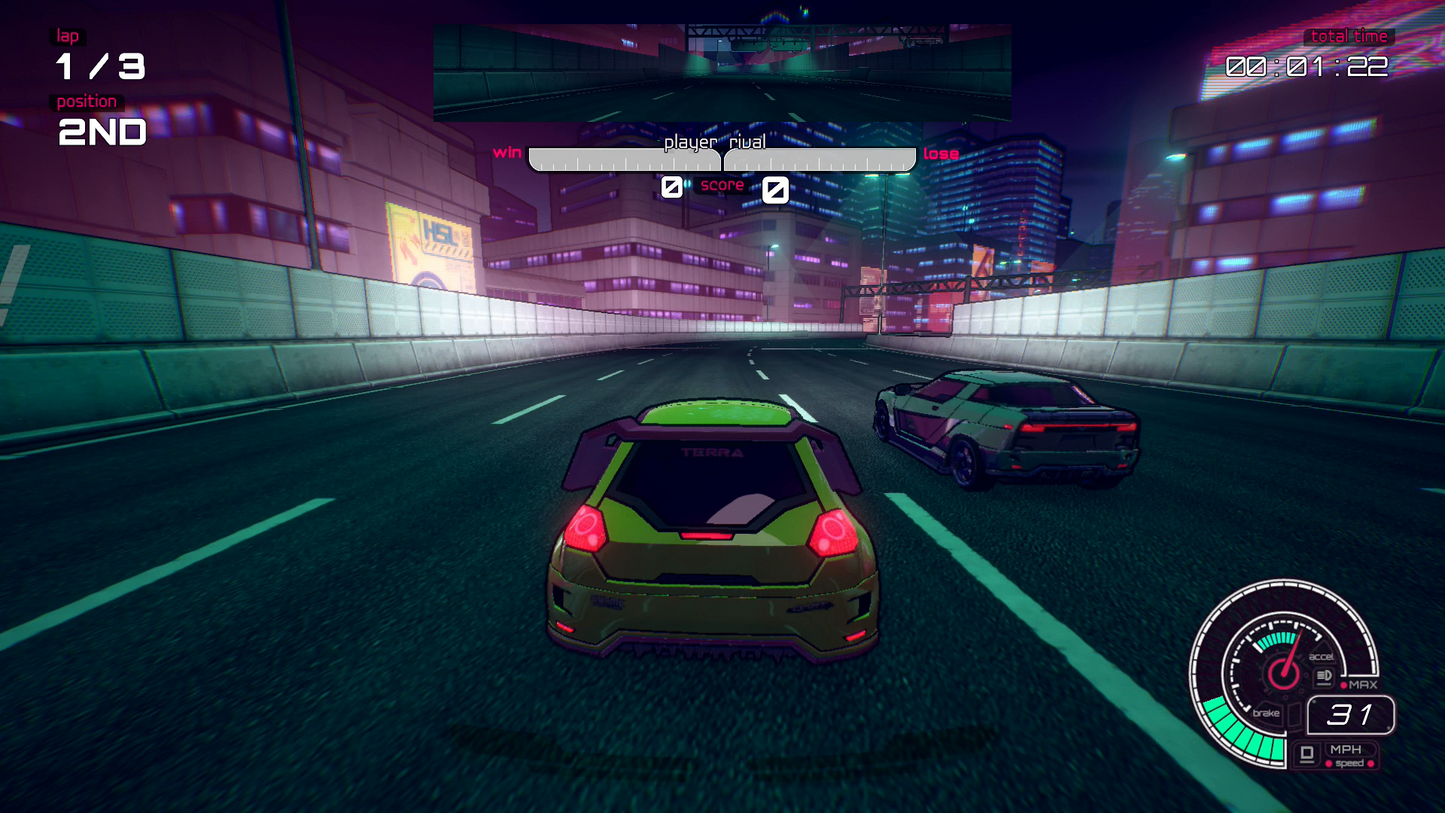Image resolution: width=1445 pixels, height=813 pixels.
Task: Expand the minimap at the top center
Action: (x=722, y=70)
